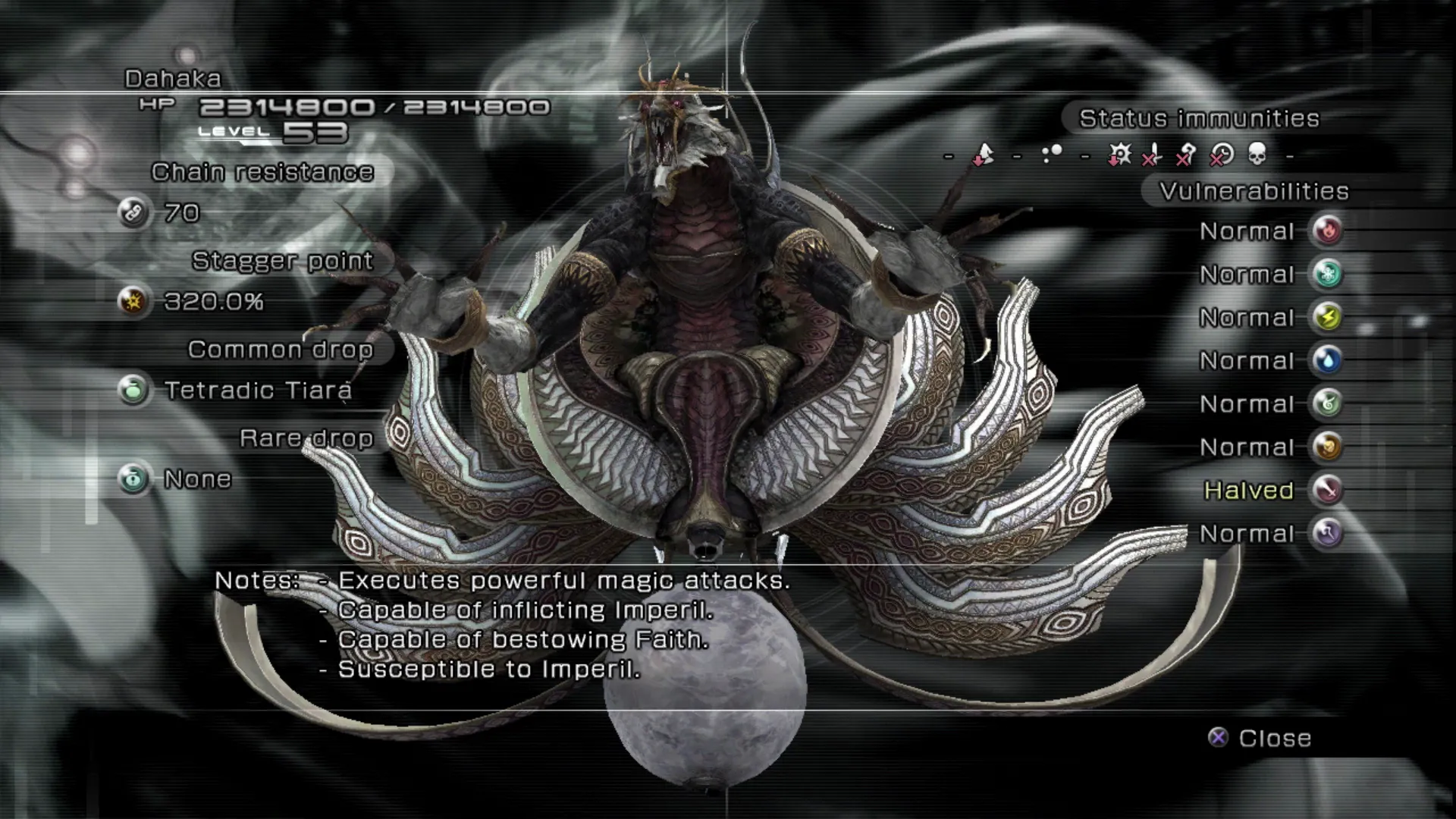Select the ice snowflake vulnerability icon

[1327, 274]
